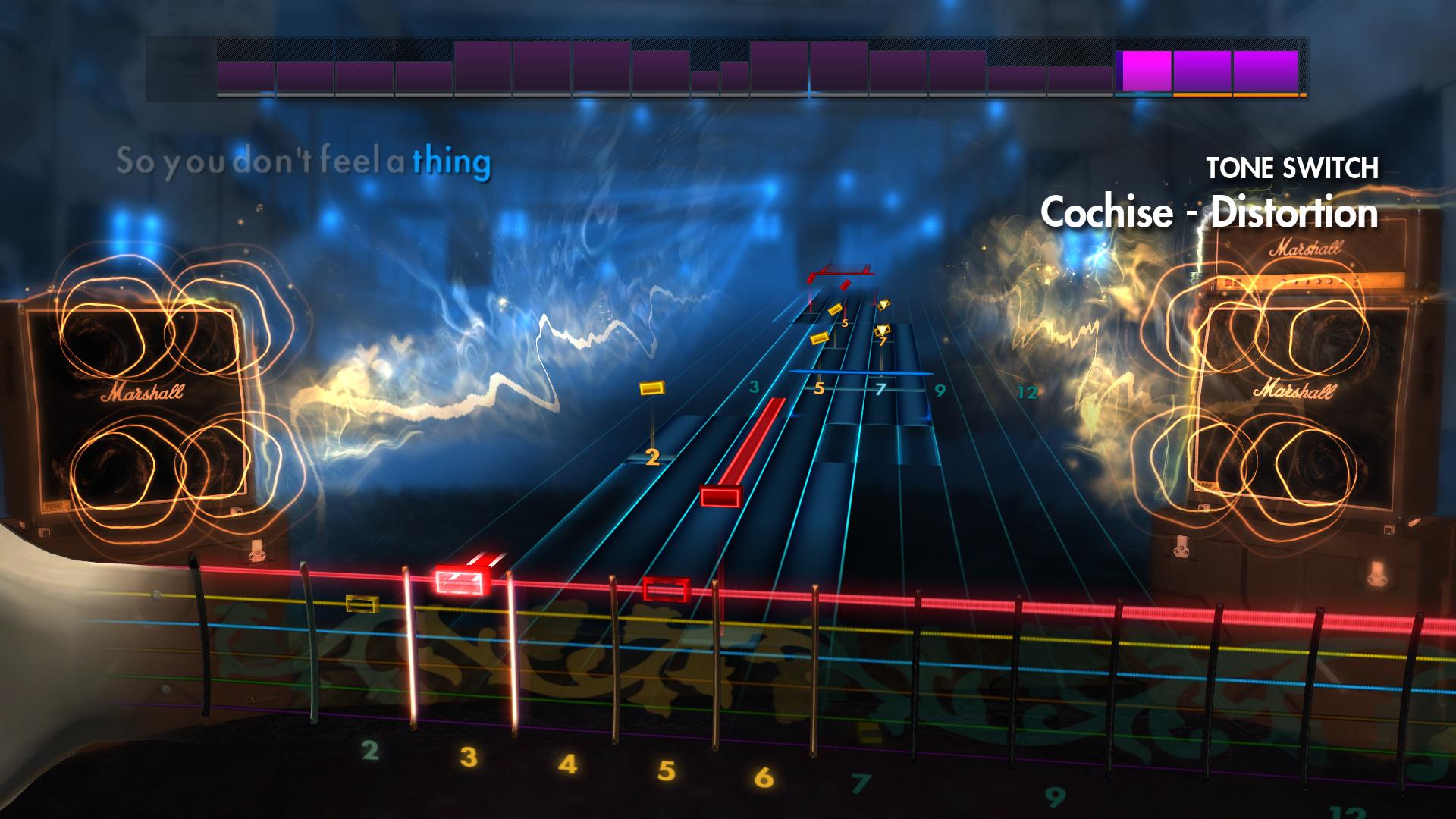Click the lyric word 'thing'
1456x819 pixels.
tap(453, 162)
